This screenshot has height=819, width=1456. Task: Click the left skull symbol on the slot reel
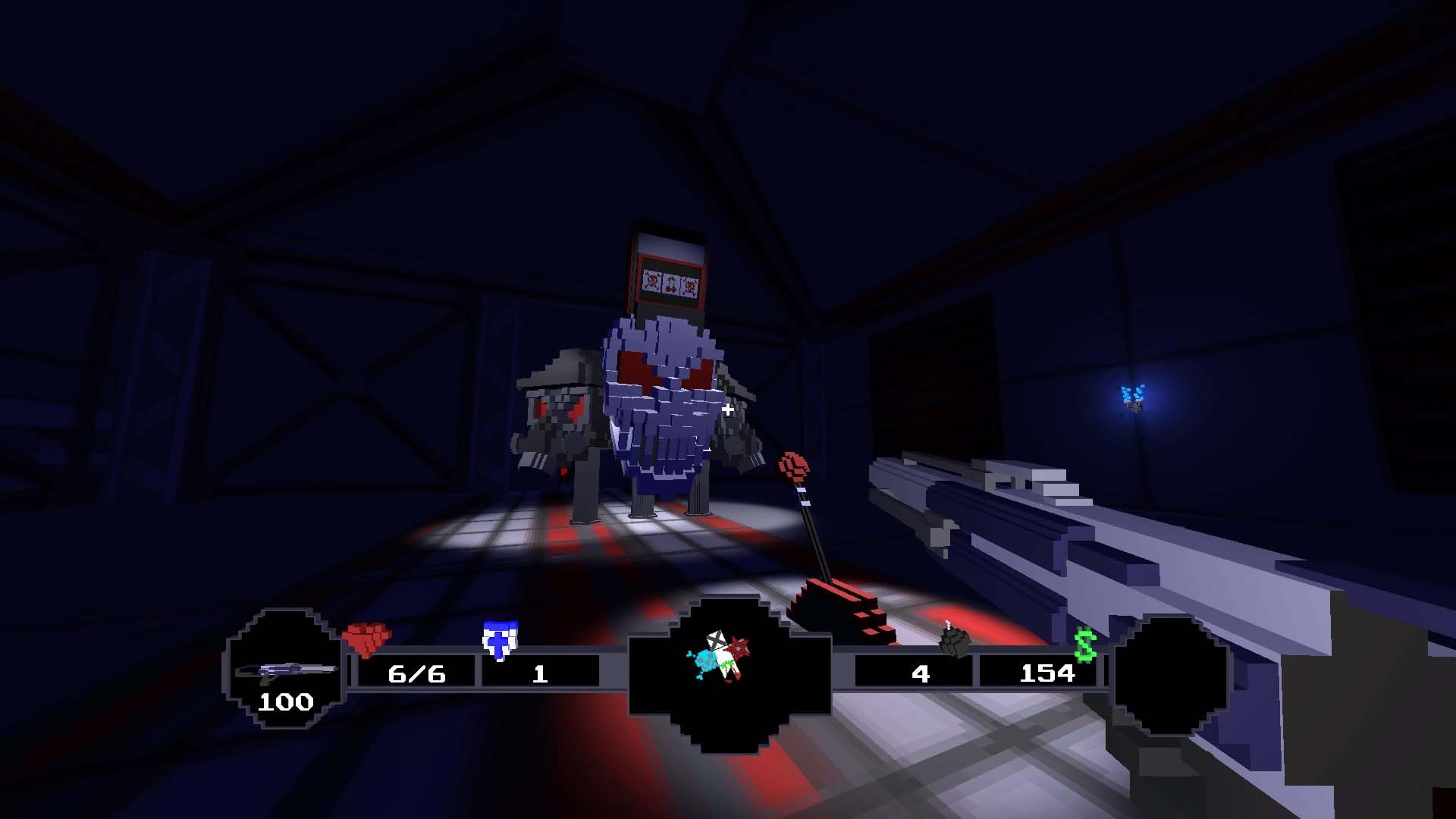pyautogui.click(x=651, y=281)
